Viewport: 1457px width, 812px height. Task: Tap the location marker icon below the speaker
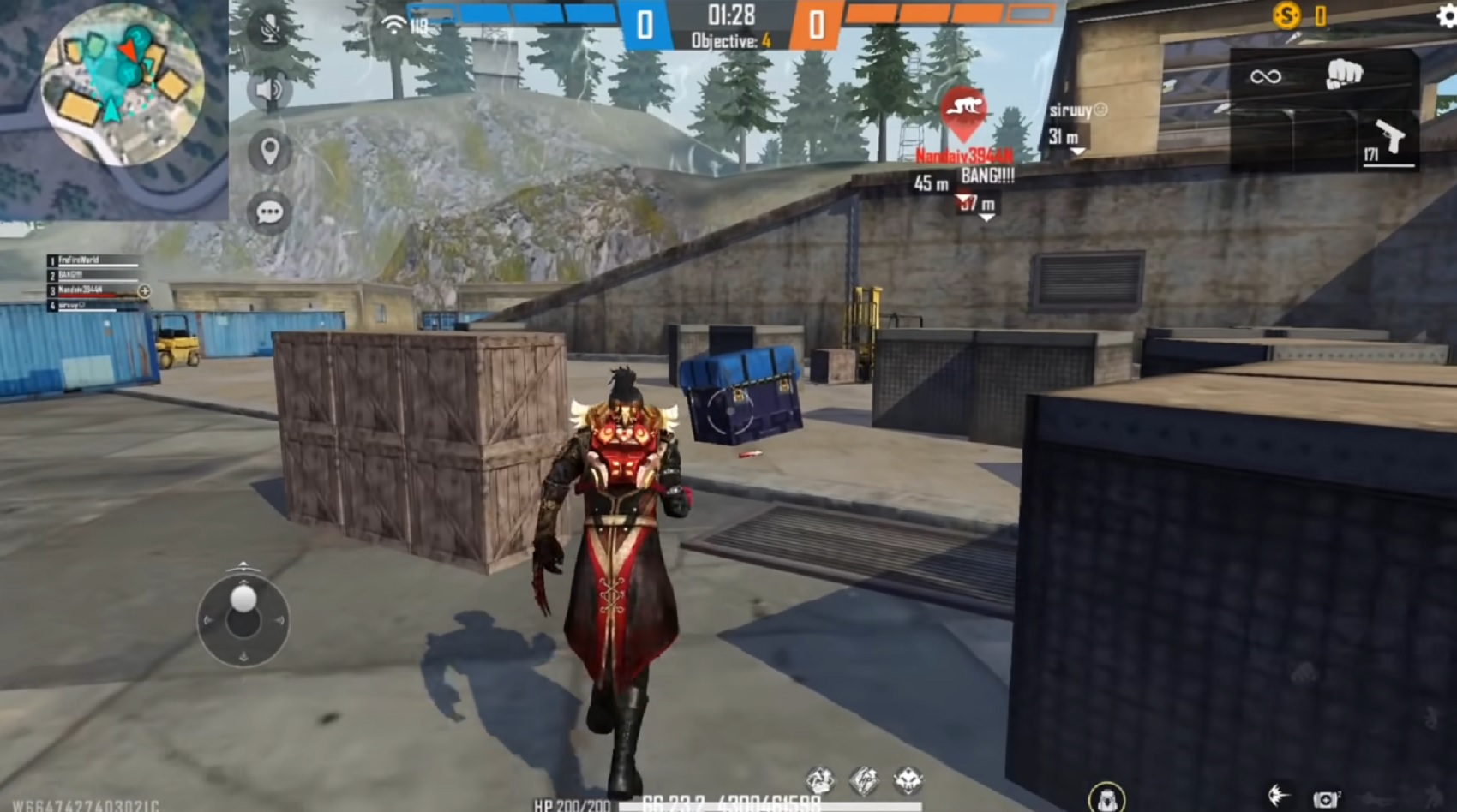click(269, 151)
